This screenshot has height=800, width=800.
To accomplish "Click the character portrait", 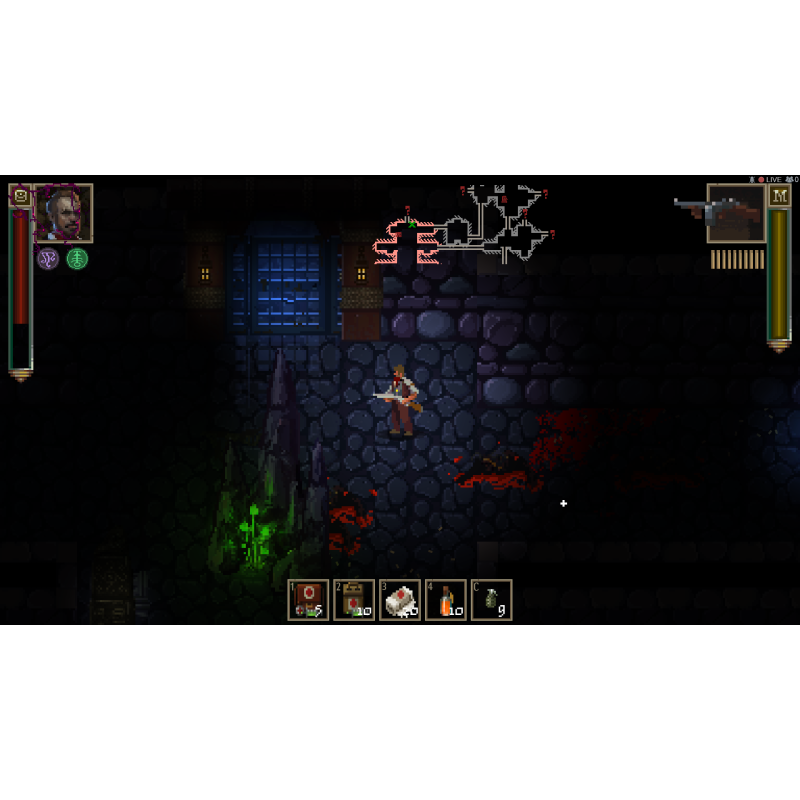I will pos(64,213).
